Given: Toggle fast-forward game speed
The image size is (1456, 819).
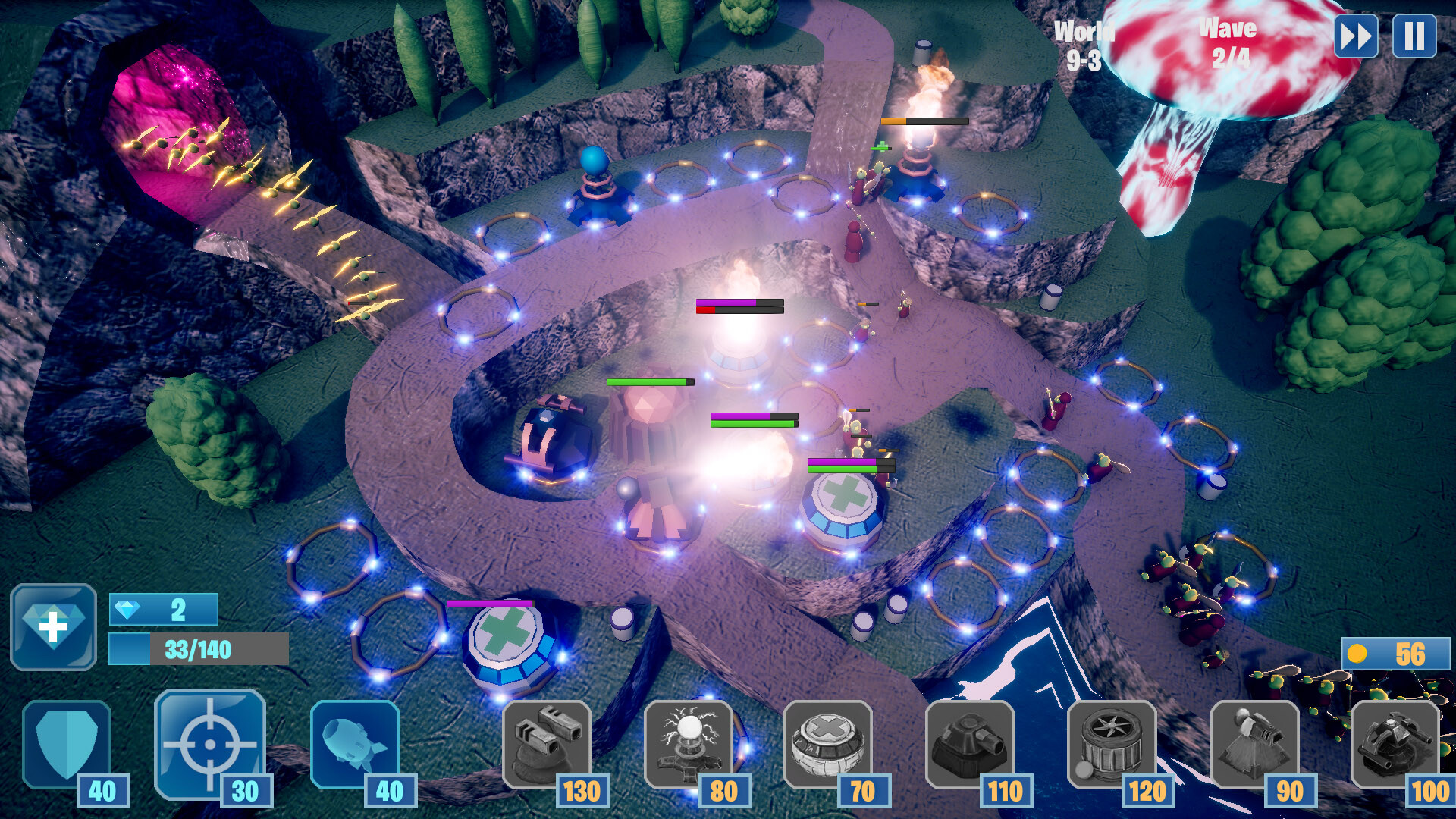Looking at the screenshot, I should (x=1357, y=34).
